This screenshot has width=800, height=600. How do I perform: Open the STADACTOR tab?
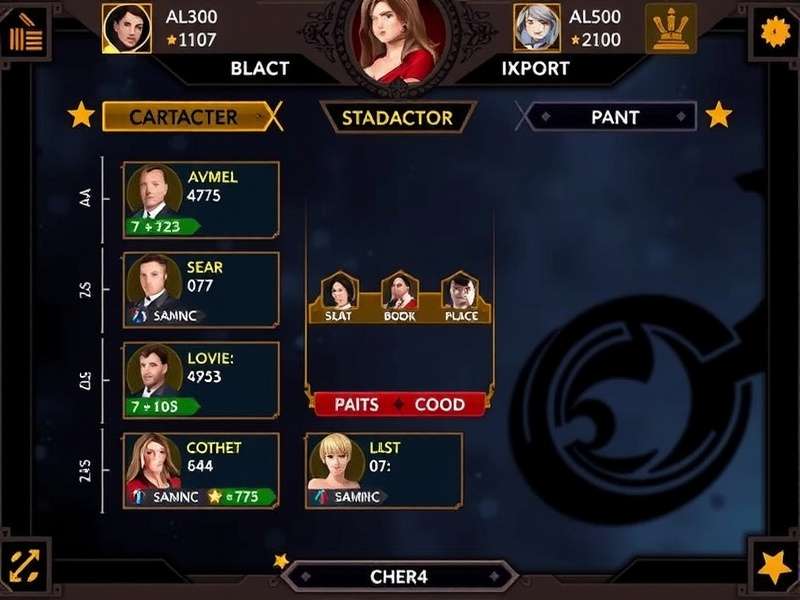[x=398, y=117]
